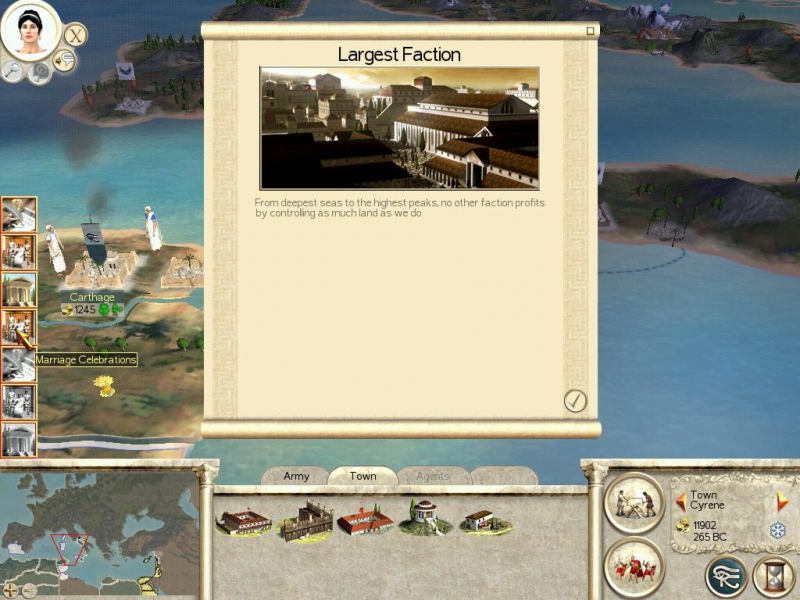End the turn with the hourglass button
The image size is (800, 600).
(773, 576)
